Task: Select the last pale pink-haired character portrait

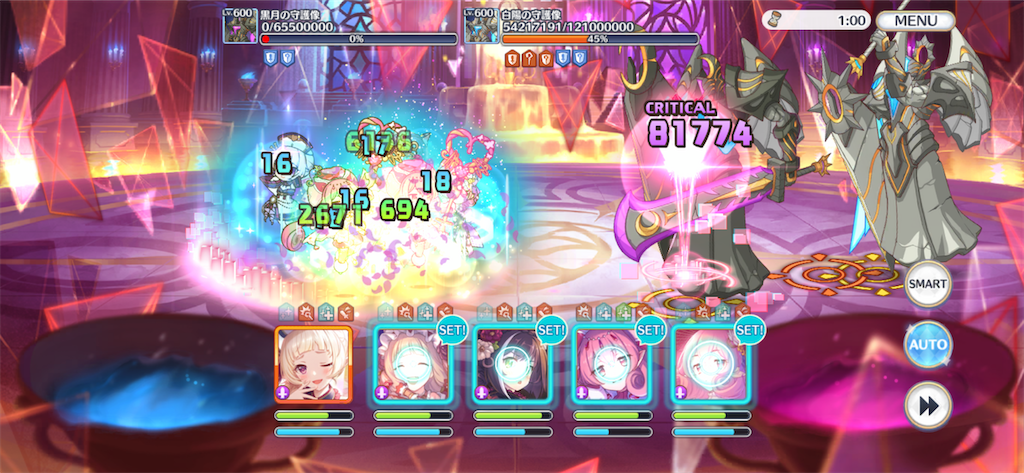Action: (710, 364)
